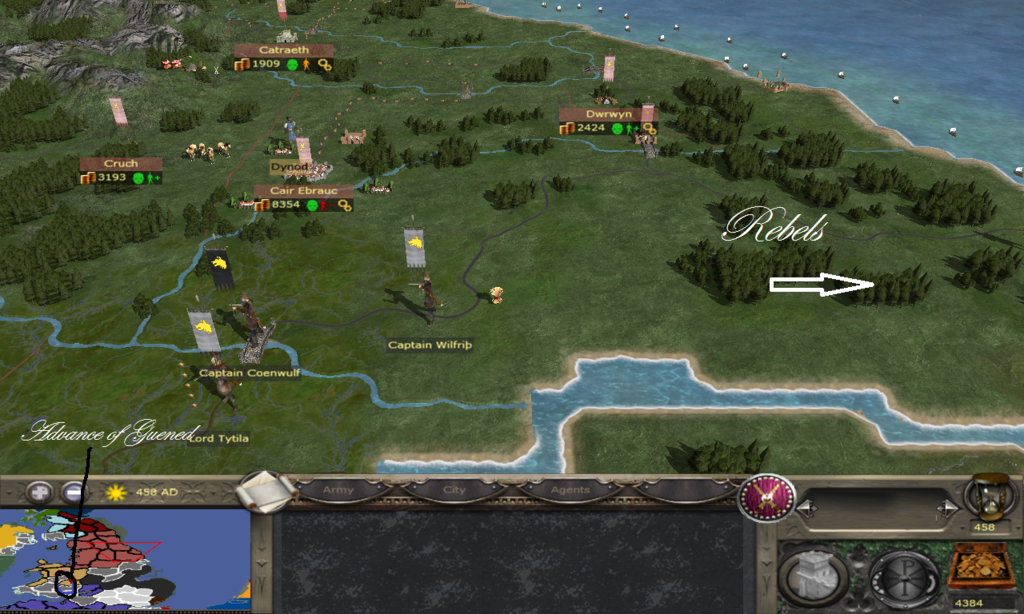
Task: Open the scroll missions icon
Action: [268, 490]
